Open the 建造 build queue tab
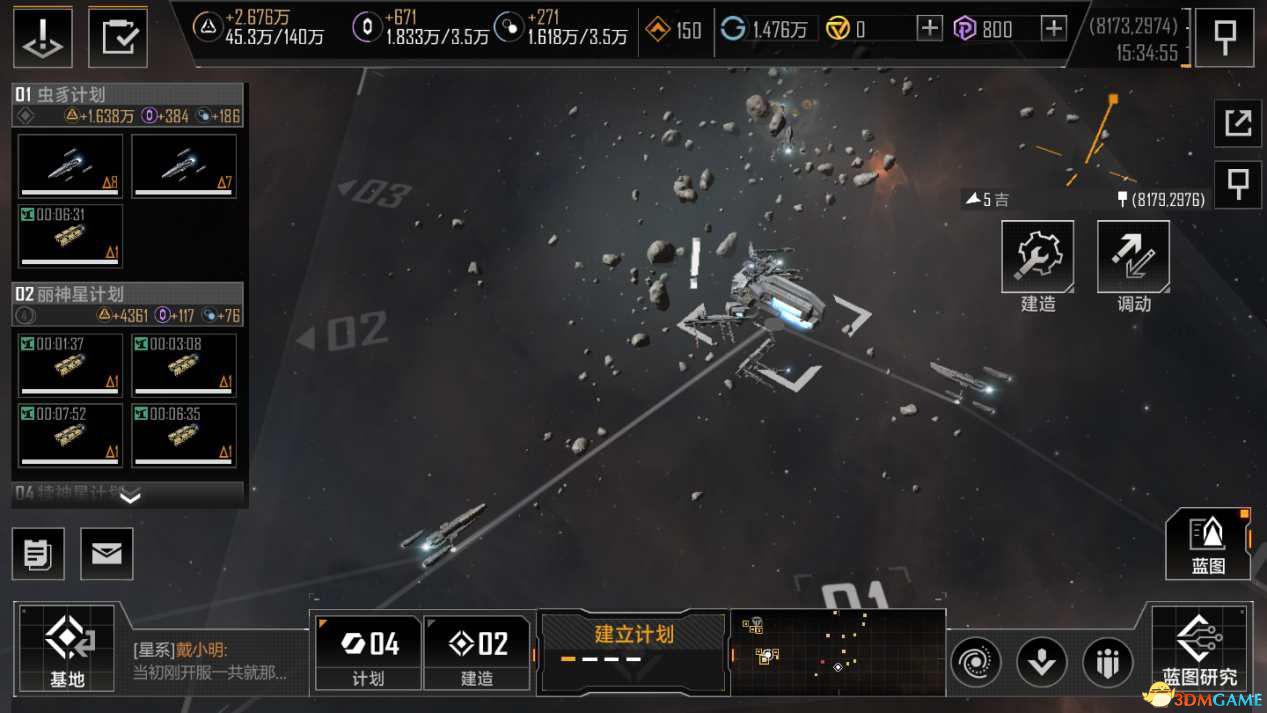This screenshot has height=713, width=1267. coord(477,652)
